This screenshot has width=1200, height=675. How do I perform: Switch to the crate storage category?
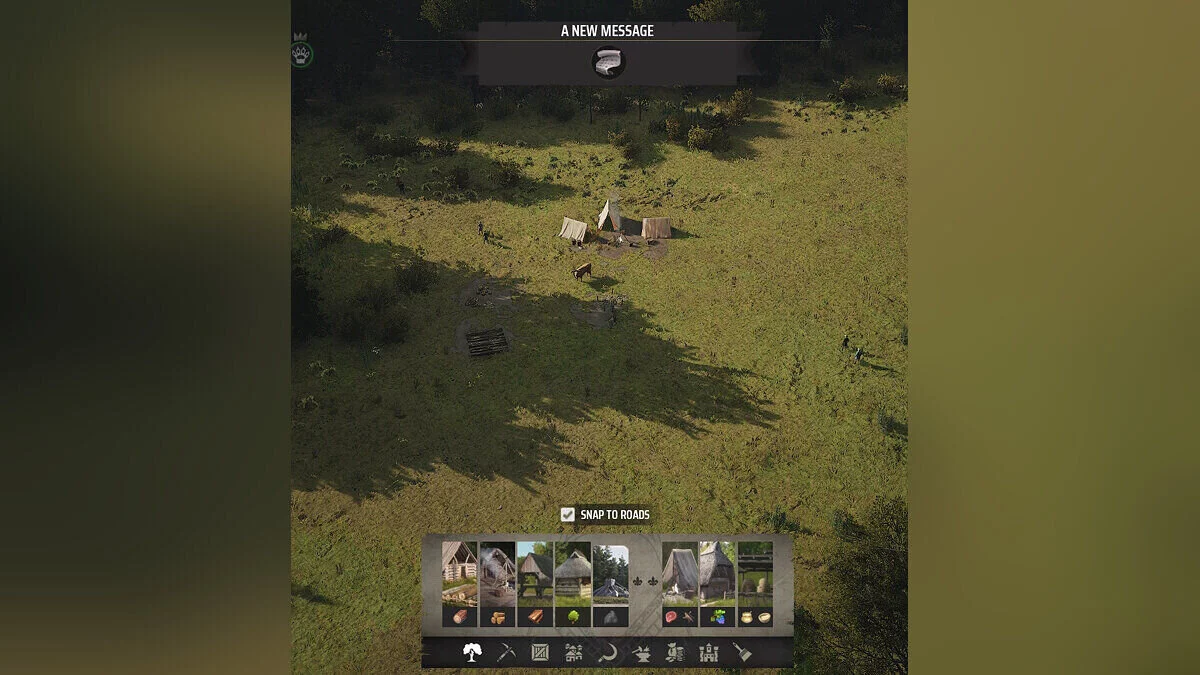tap(540, 653)
